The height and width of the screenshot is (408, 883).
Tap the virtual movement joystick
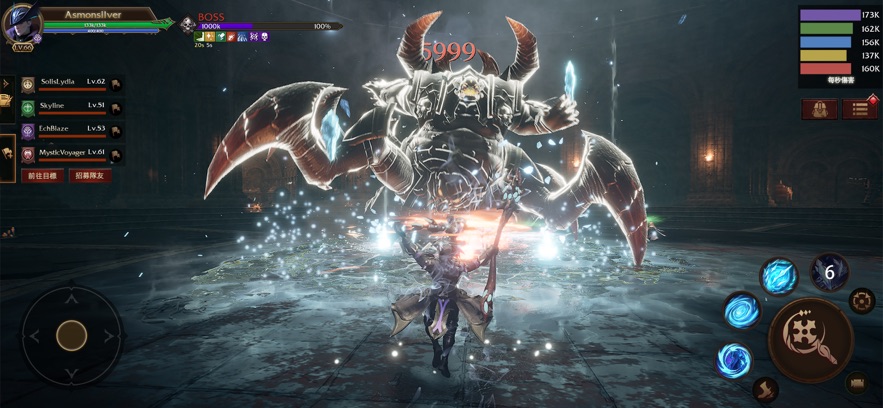(x=71, y=335)
